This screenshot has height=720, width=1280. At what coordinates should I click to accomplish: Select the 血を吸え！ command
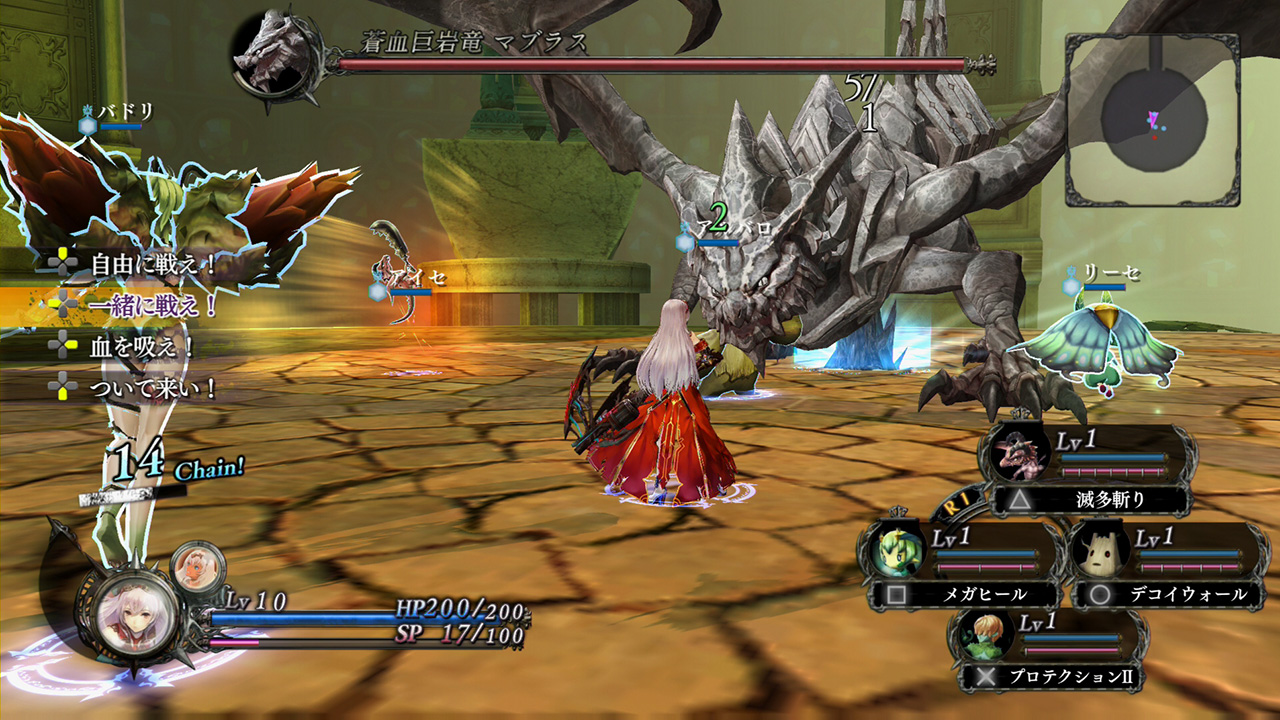click(142, 347)
